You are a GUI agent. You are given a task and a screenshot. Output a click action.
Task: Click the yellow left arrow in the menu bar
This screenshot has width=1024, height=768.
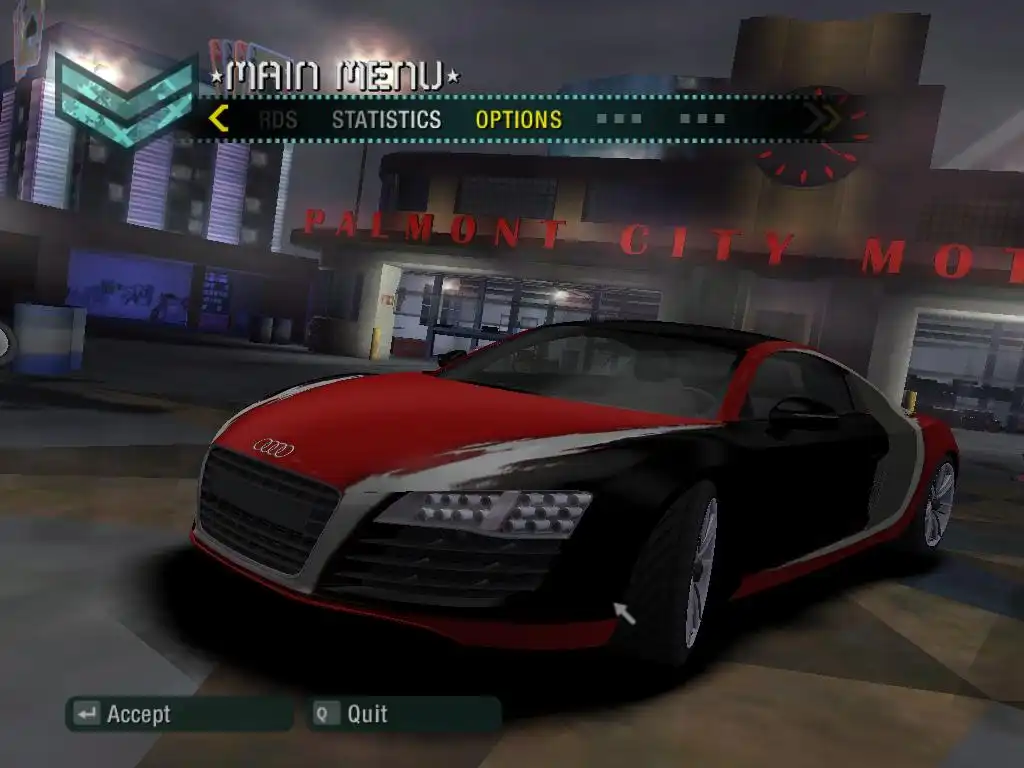(x=218, y=119)
